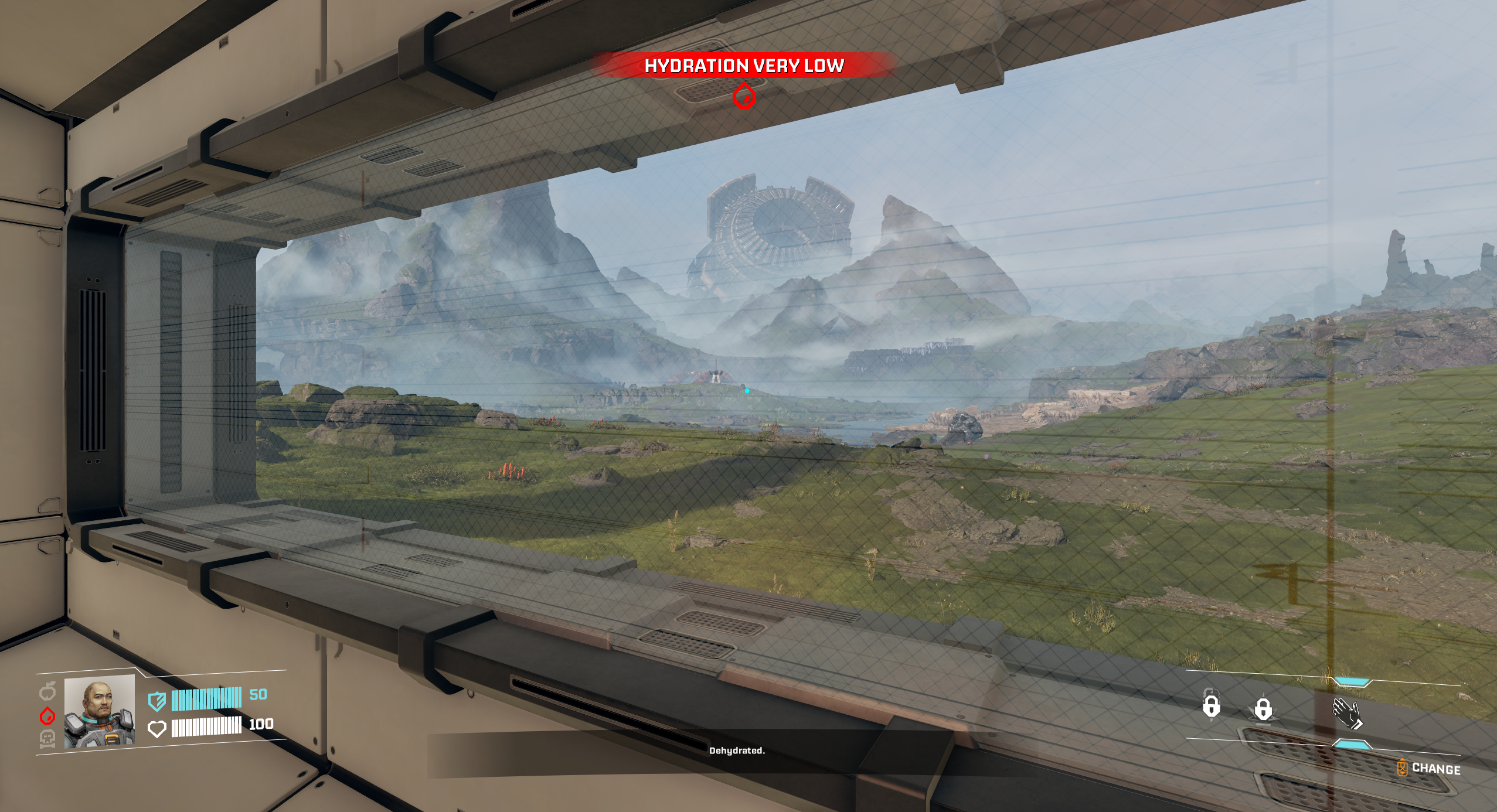Screen dimensions: 1497x812
Task: Select the empty-hand glove slot
Action: point(1348,714)
